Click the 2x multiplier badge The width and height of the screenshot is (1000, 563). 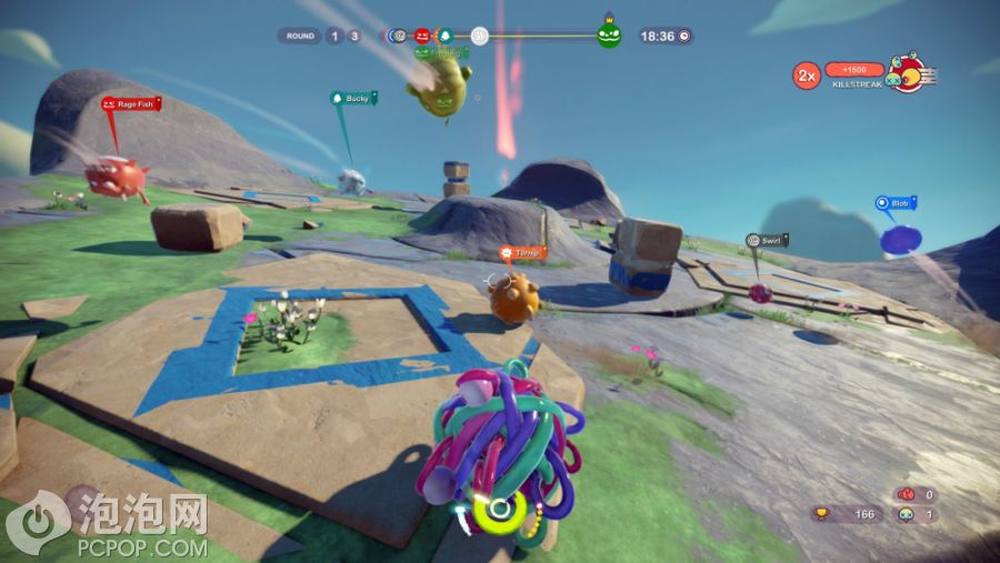806,75
